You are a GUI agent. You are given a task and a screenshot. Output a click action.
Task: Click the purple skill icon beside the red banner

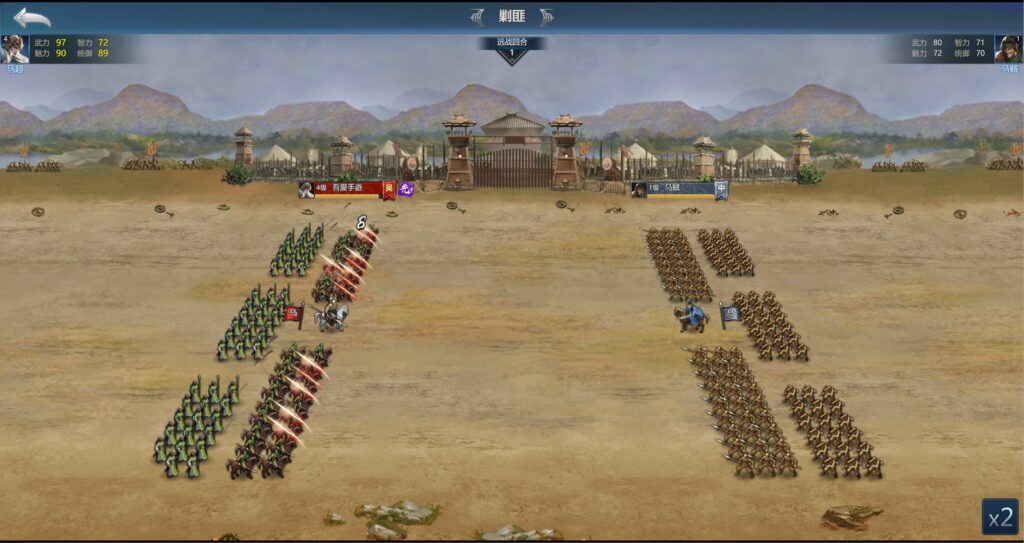pos(407,188)
